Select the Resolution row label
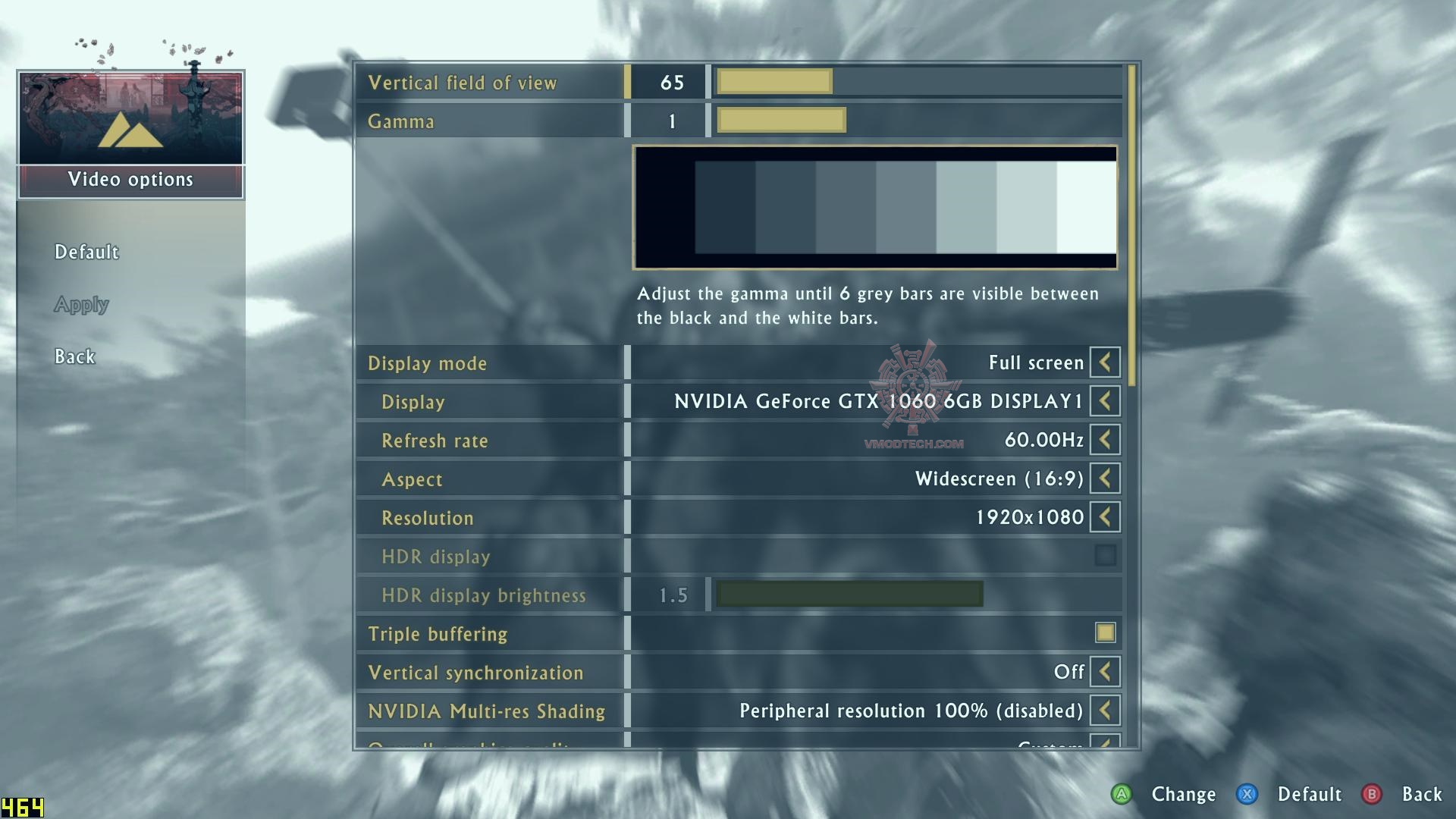 click(x=427, y=518)
